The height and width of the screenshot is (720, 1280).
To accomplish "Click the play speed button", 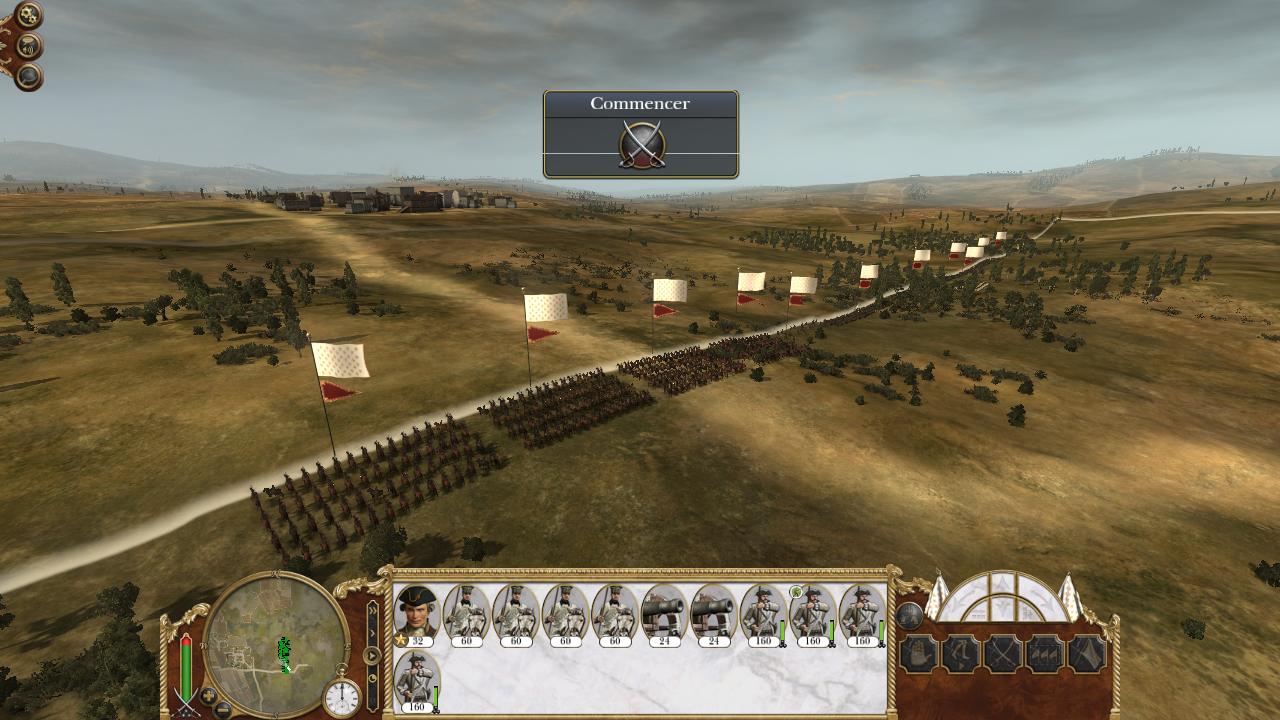I will tap(372, 656).
